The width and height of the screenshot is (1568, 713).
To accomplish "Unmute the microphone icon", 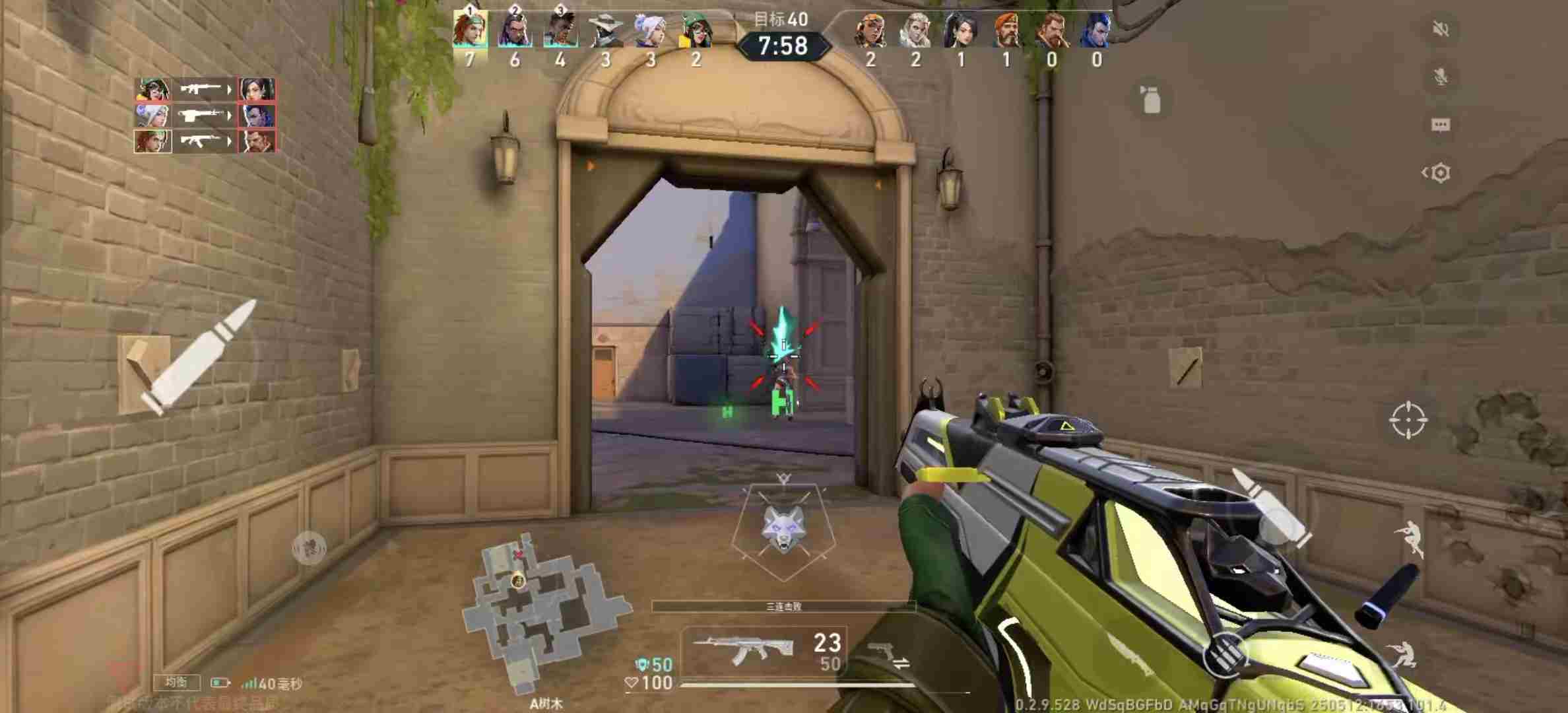I will coord(1441,77).
